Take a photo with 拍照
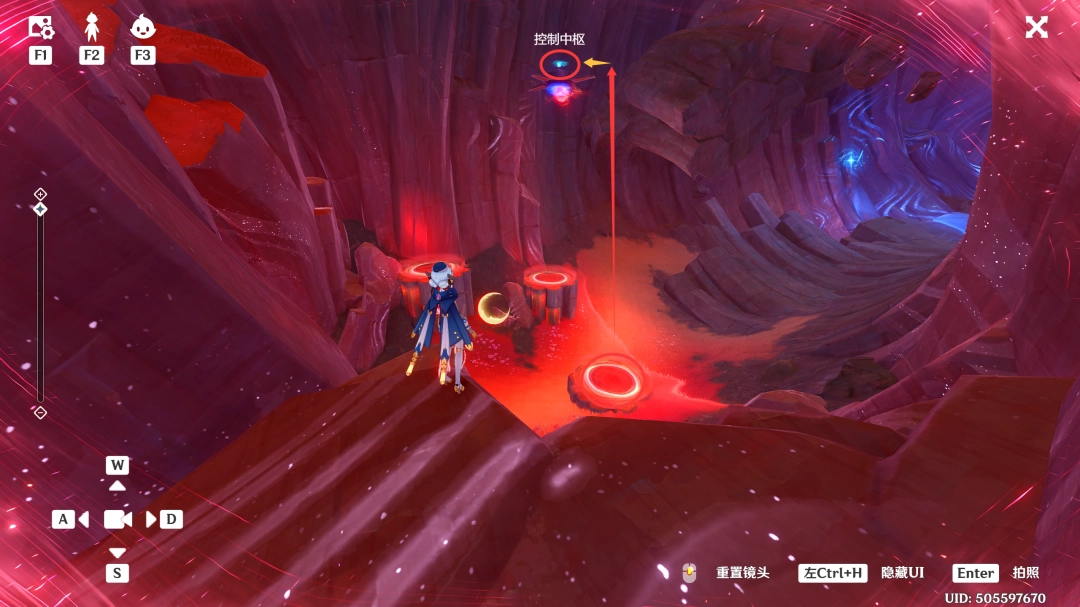Viewport: 1080px width, 607px height. point(1025,573)
